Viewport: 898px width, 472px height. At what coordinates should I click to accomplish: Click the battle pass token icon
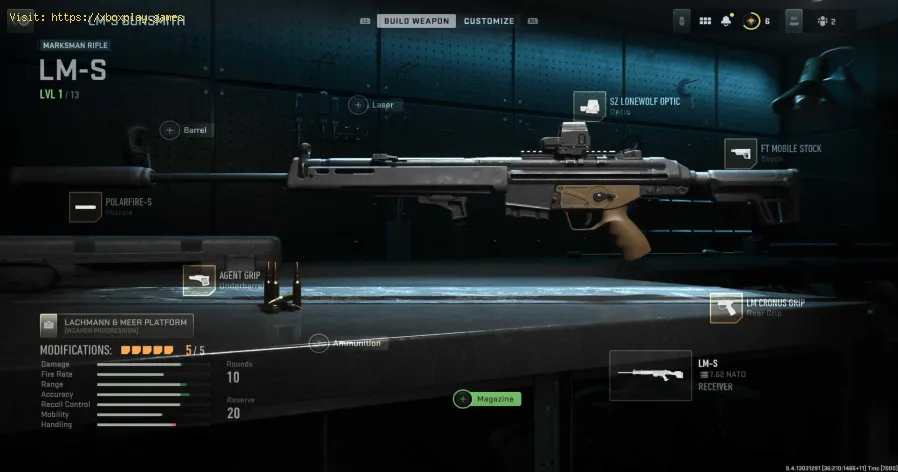(751, 20)
